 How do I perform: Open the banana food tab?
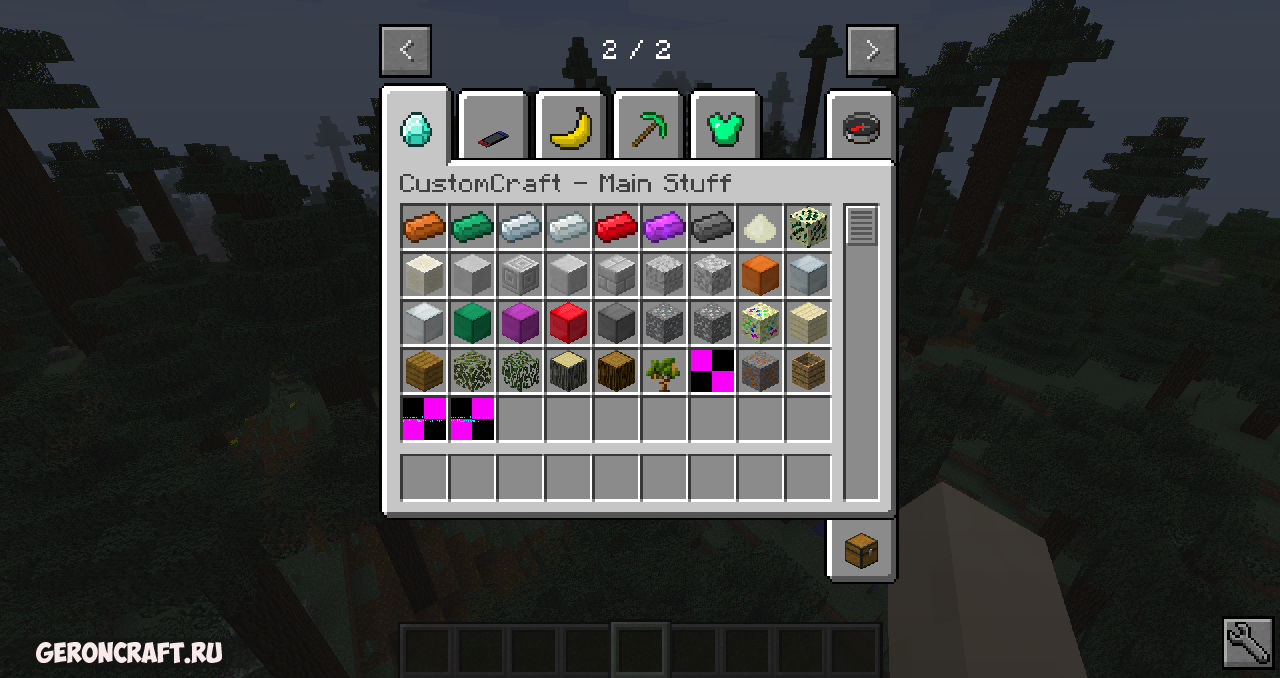coord(571,129)
